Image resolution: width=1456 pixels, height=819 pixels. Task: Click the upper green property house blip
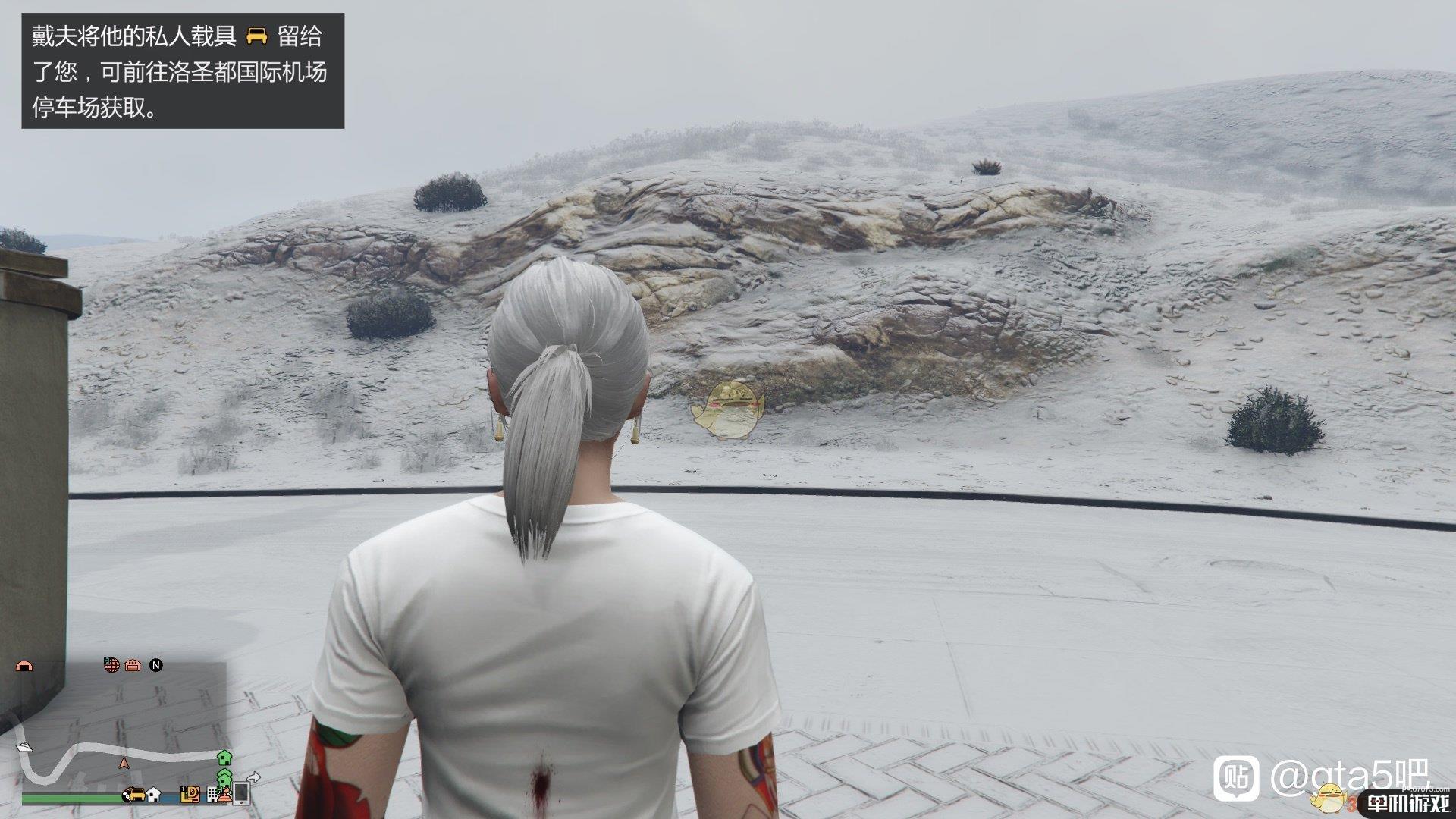click(224, 759)
